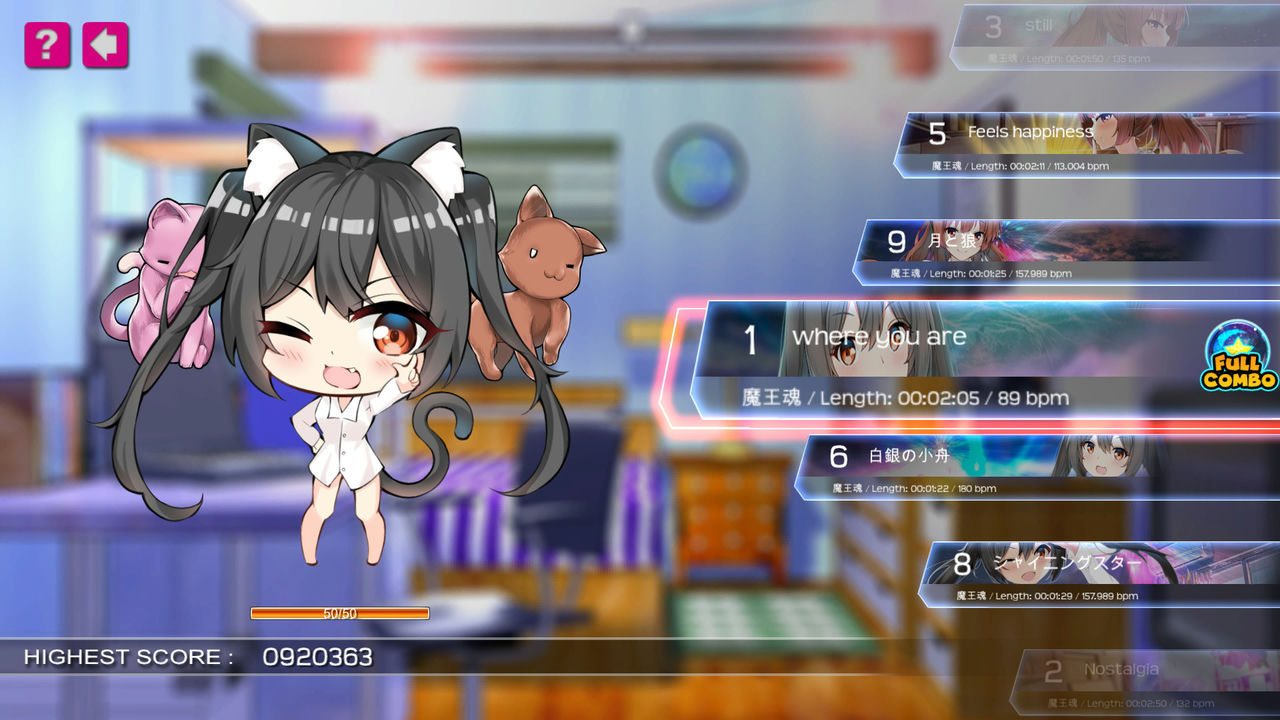Click the number 8 badge beside シャイニングスター
This screenshot has width=1280, height=720.
pyautogui.click(x=961, y=565)
